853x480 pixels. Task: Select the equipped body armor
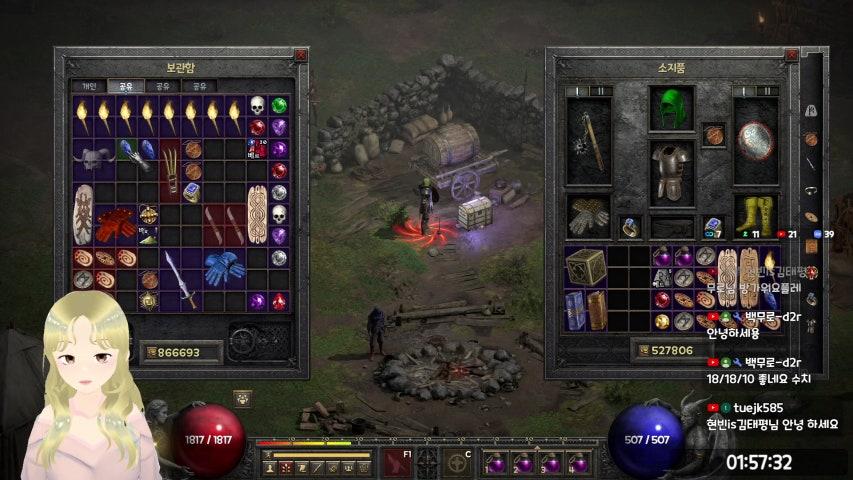tap(671, 170)
